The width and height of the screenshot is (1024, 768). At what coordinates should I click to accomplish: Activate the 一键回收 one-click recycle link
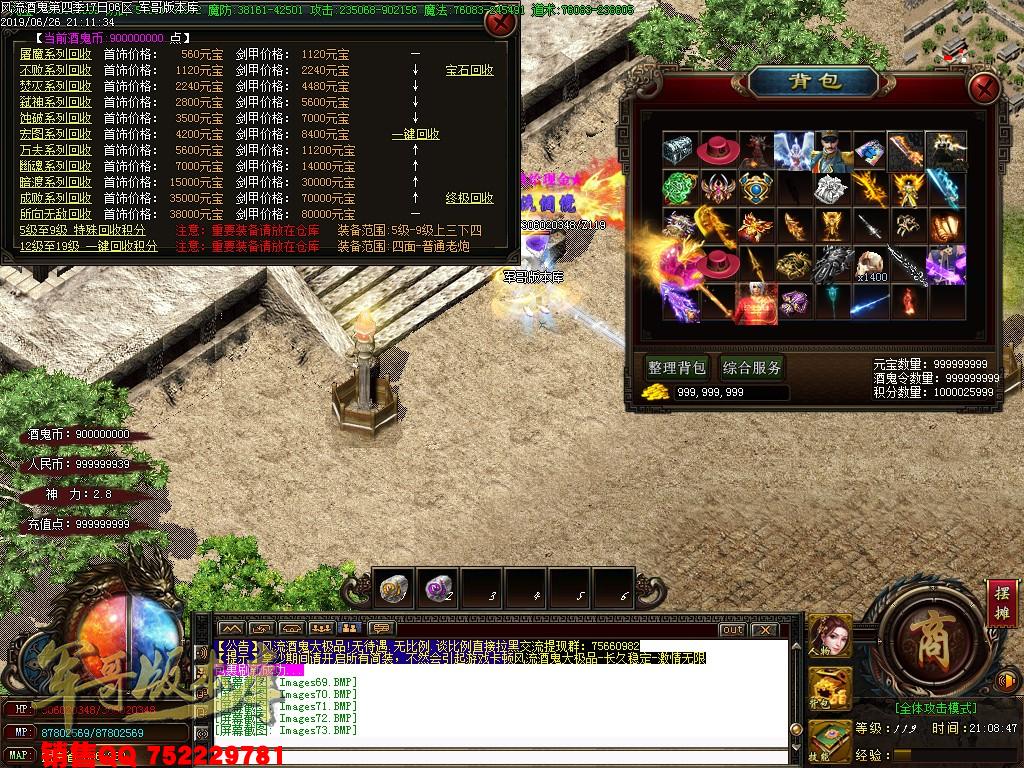415,134
